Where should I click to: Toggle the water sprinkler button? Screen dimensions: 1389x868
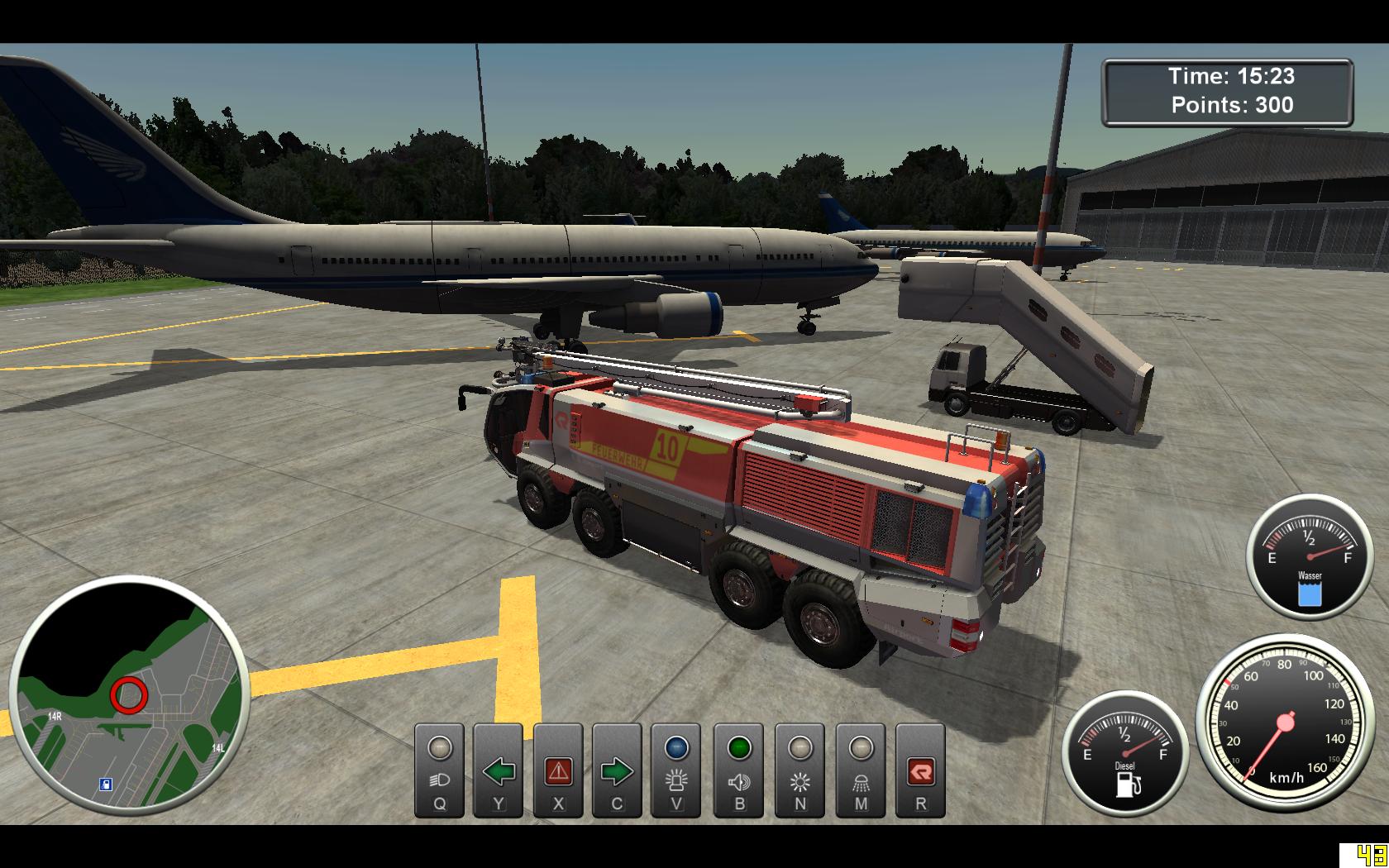click(x=861, y=770)
